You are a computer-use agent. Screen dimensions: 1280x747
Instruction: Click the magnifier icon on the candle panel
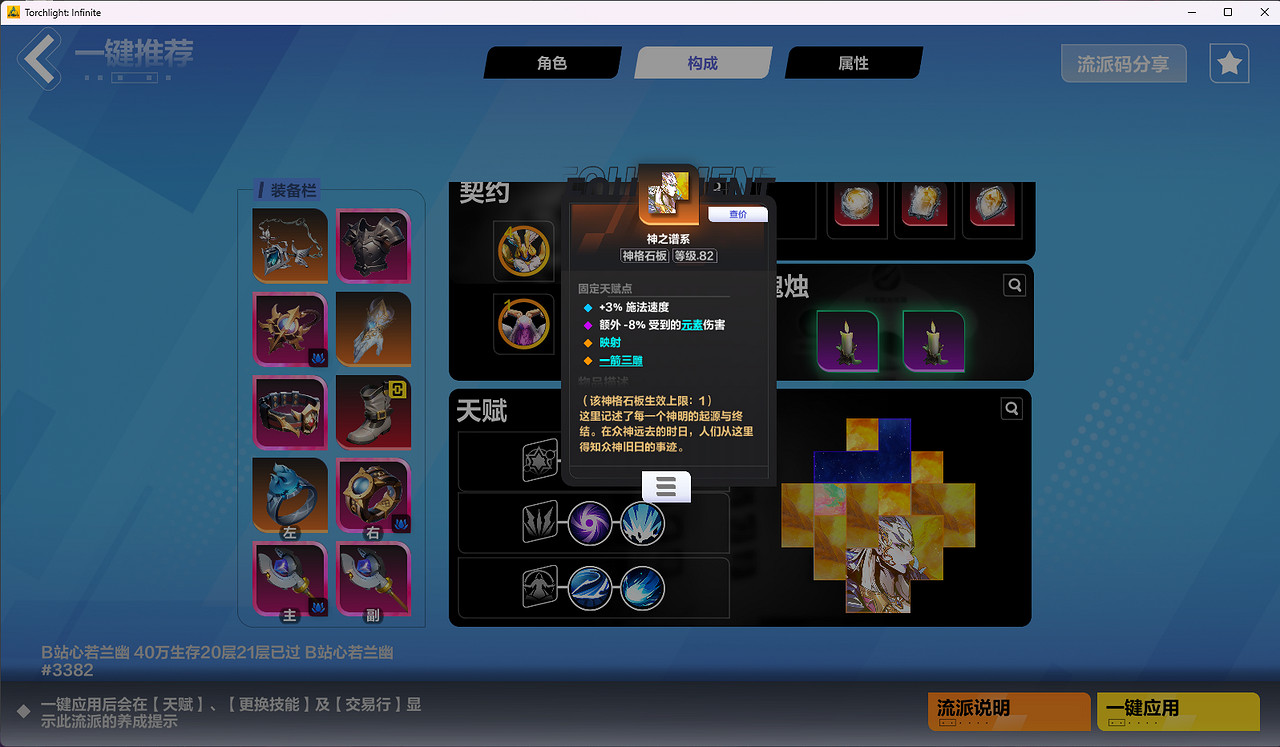coord(1014,285)
